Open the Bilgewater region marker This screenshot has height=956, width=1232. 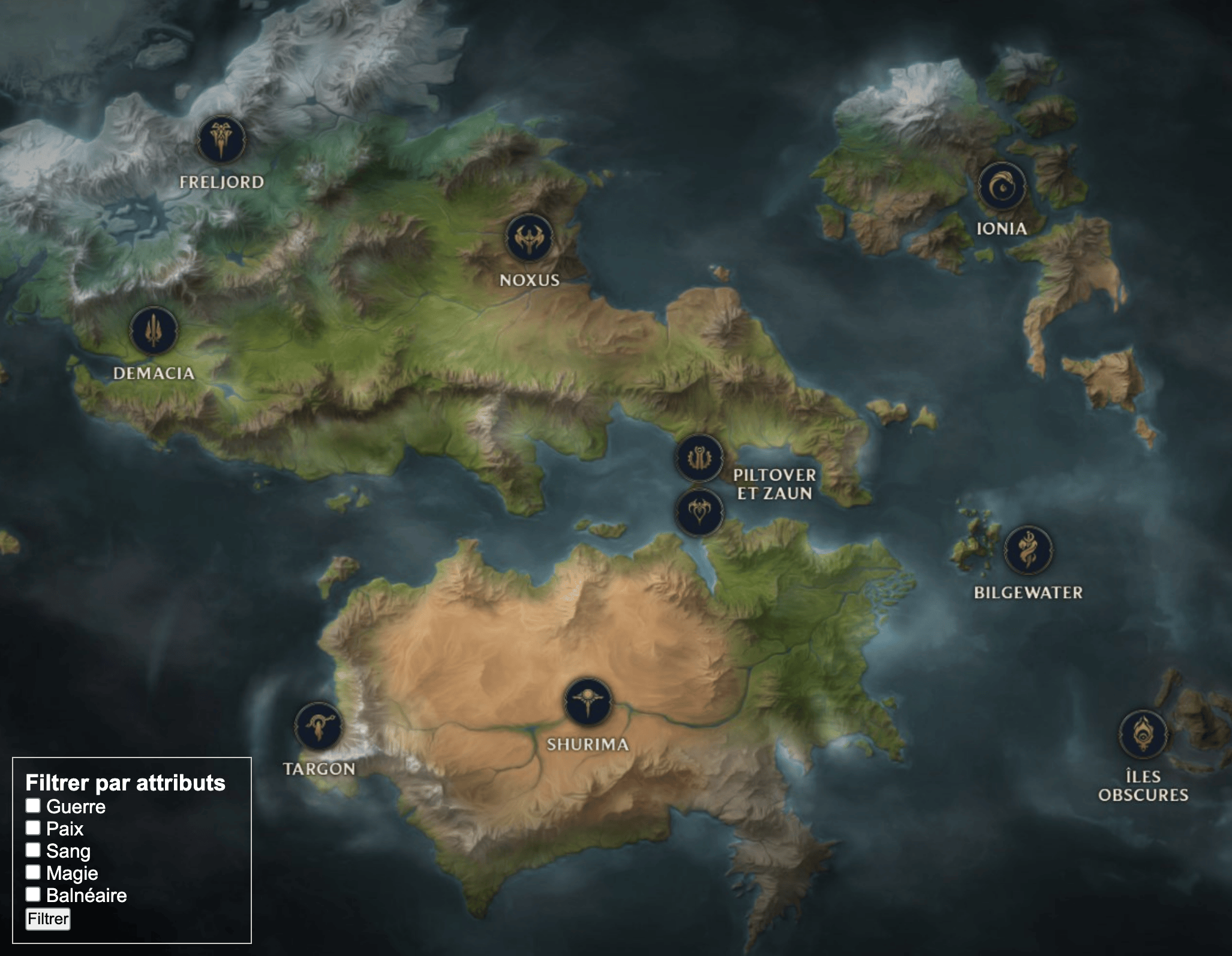1028,550
